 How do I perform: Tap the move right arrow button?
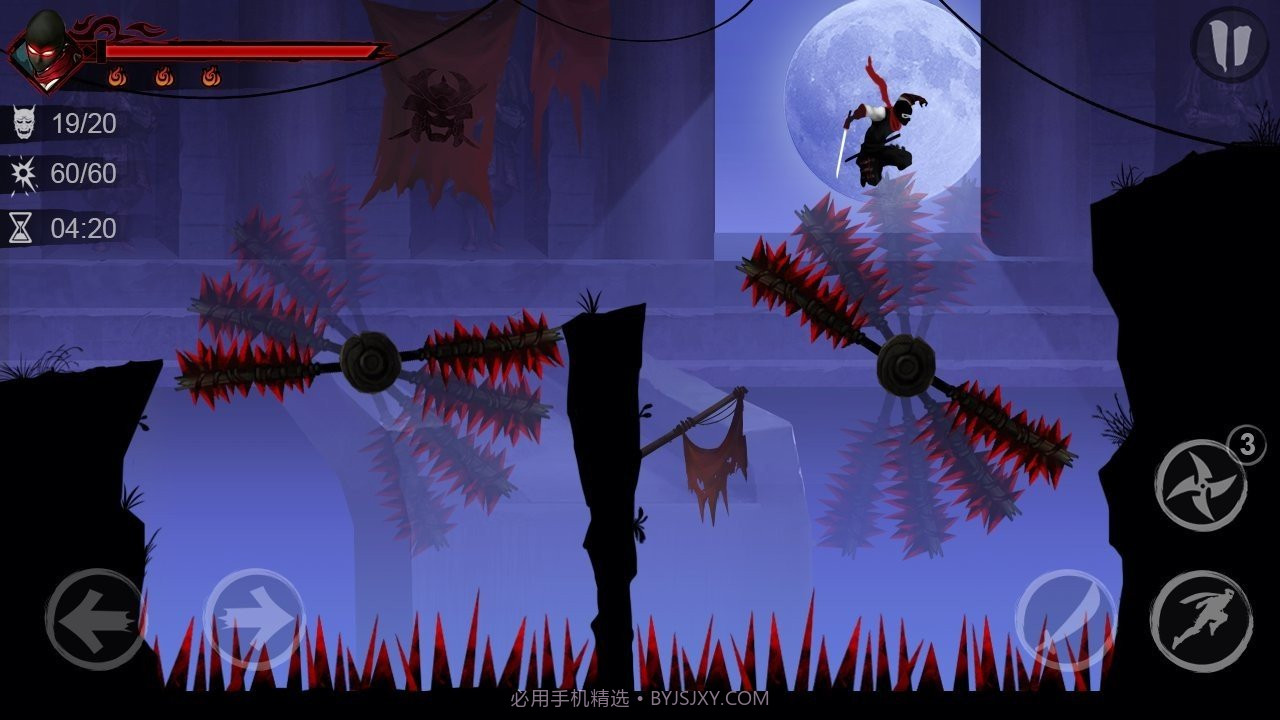point(254,620)
